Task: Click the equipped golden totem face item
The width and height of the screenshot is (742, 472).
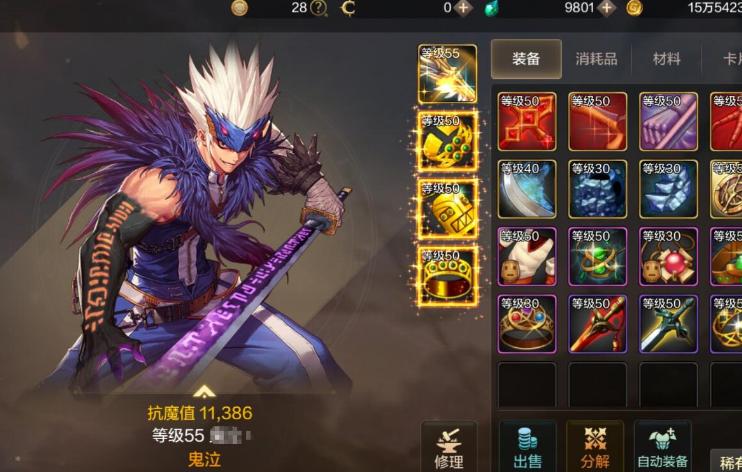Action: pyautogui.click(x=447, y=208)
